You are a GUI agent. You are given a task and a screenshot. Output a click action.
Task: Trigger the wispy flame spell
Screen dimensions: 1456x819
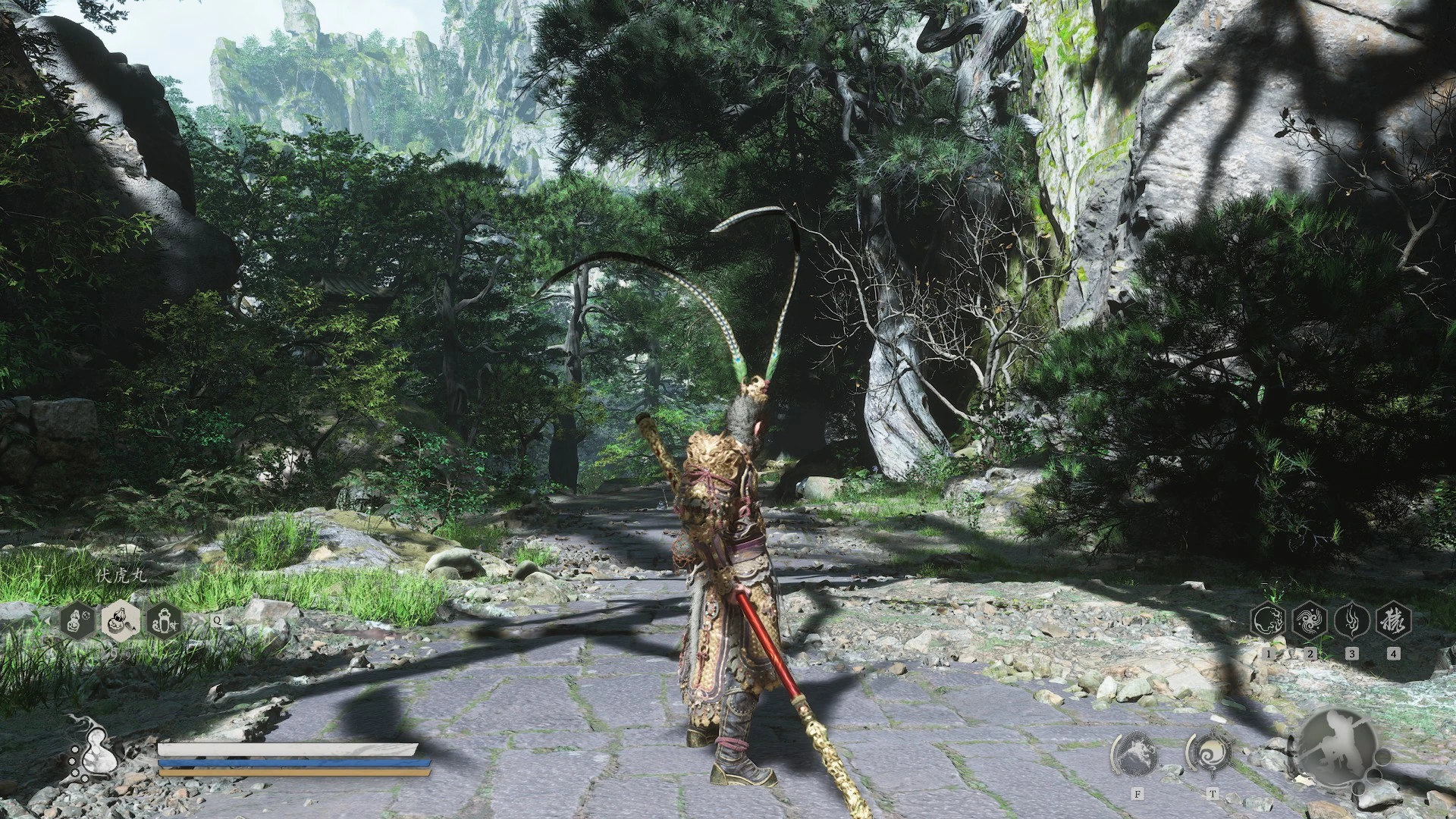coord(1351,621)
